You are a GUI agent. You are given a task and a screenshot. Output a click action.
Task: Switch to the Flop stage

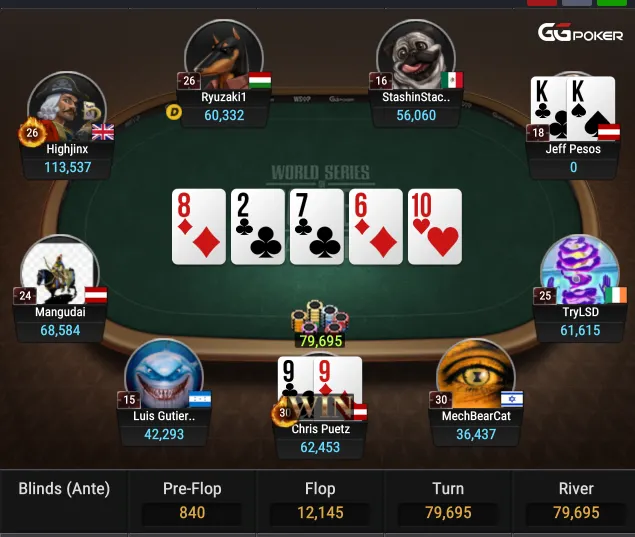click(x=320, y=501)
